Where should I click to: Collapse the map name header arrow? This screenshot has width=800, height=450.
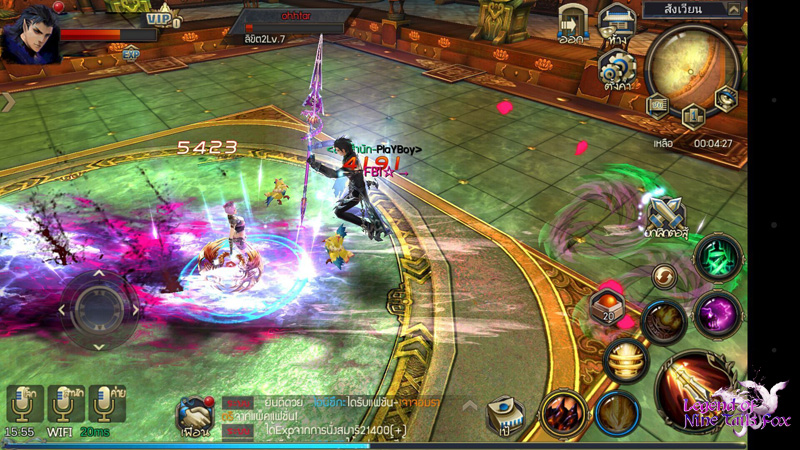click(733, 10)
